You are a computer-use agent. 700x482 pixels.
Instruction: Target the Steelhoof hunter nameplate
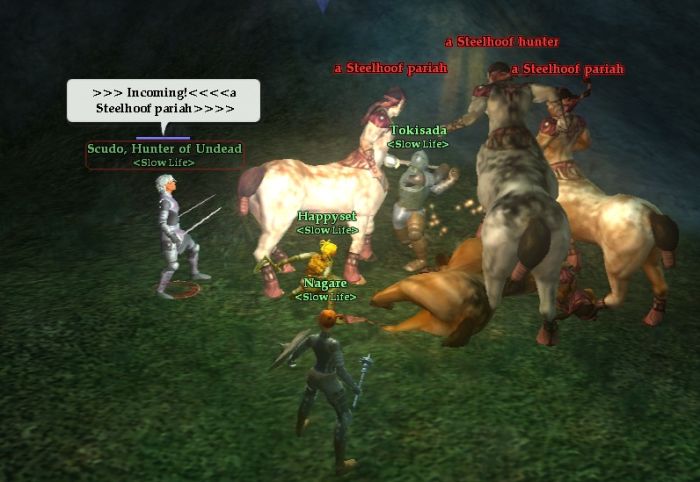click(x=501, y=42)
